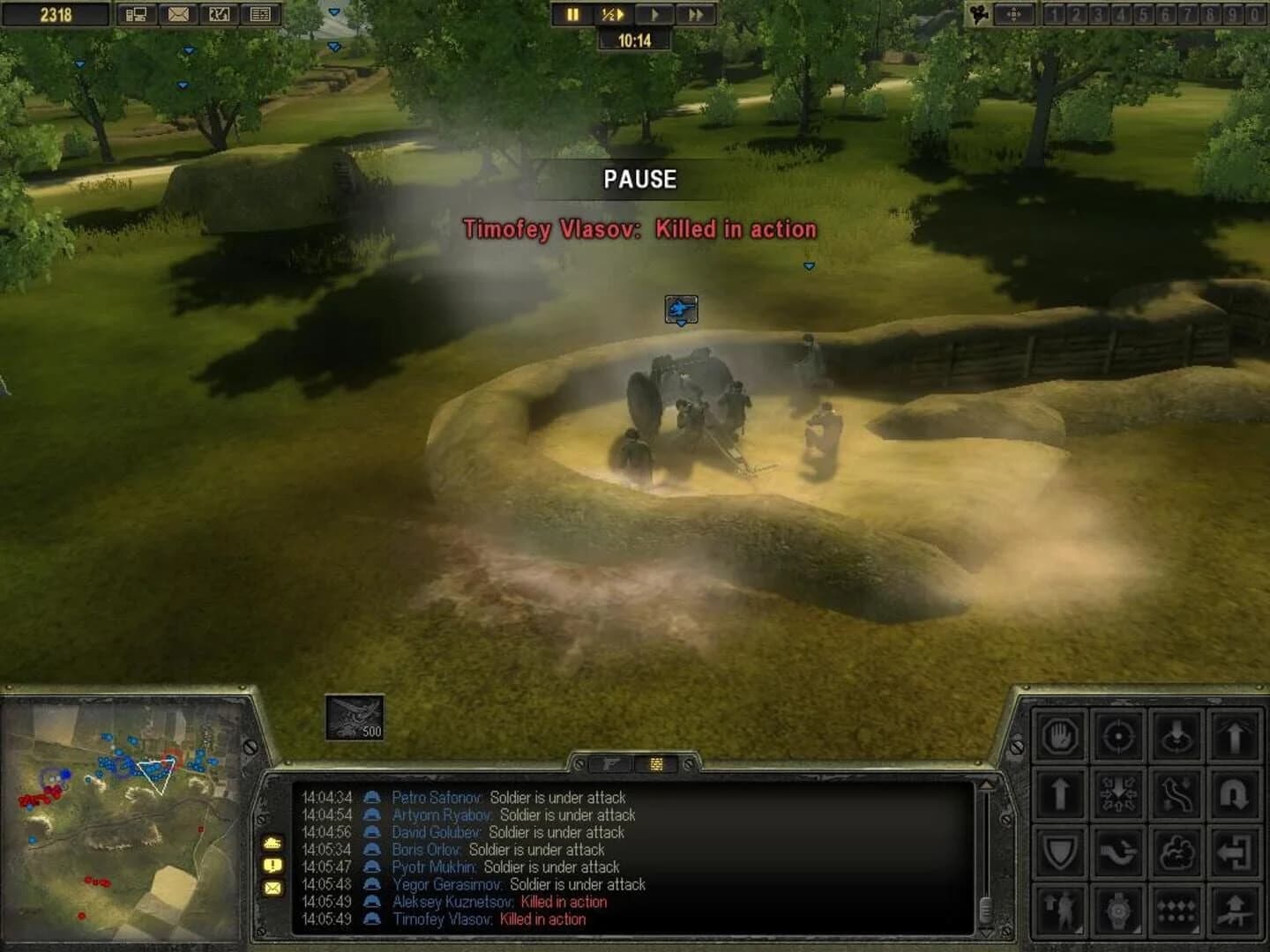Expand the soldier stance option triangle
Screen dimensions: 1270x952
pos(1079,929)
